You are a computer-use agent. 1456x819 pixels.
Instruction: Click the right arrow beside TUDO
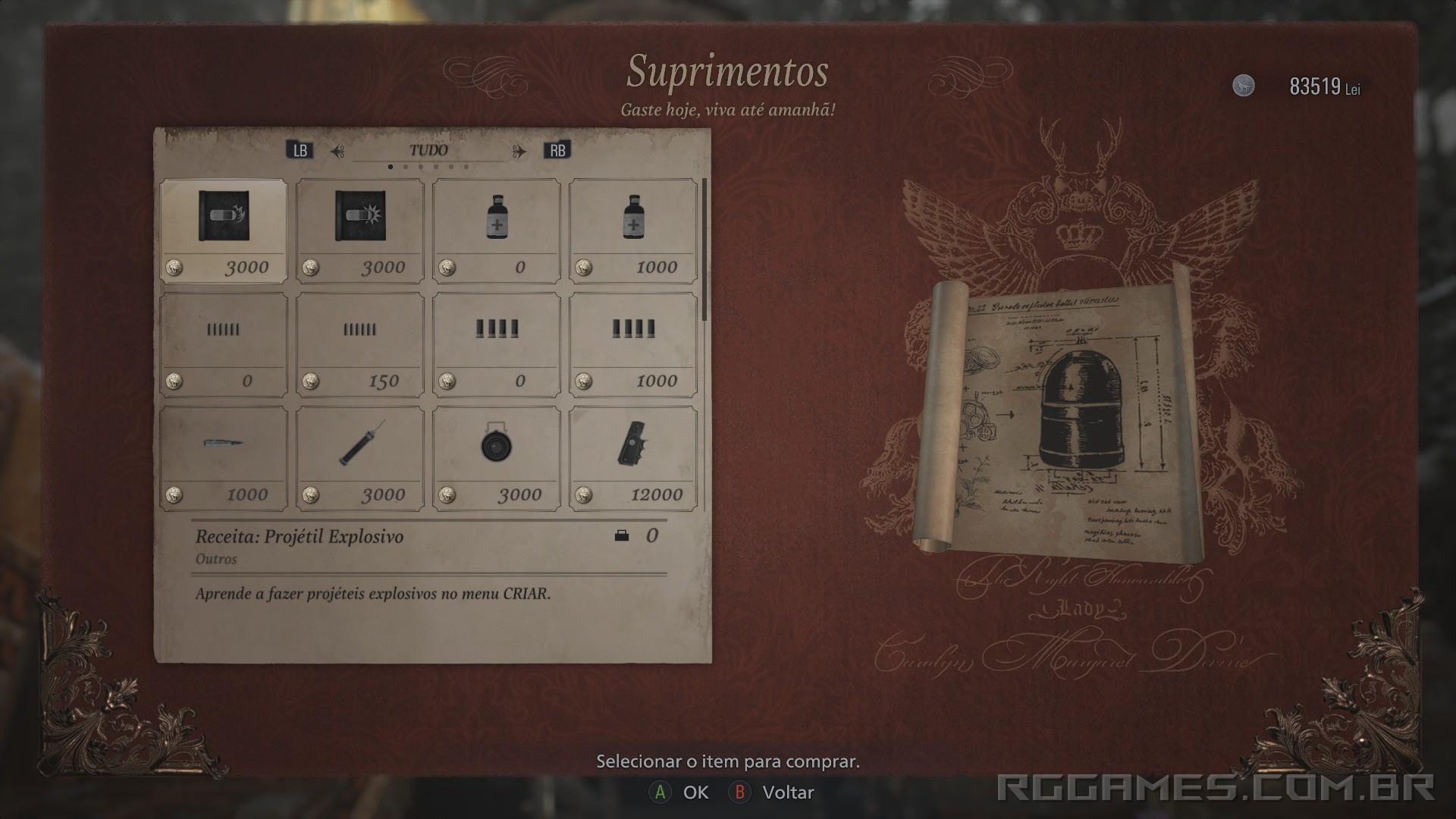pyautogui.click(x=521, y=149)
